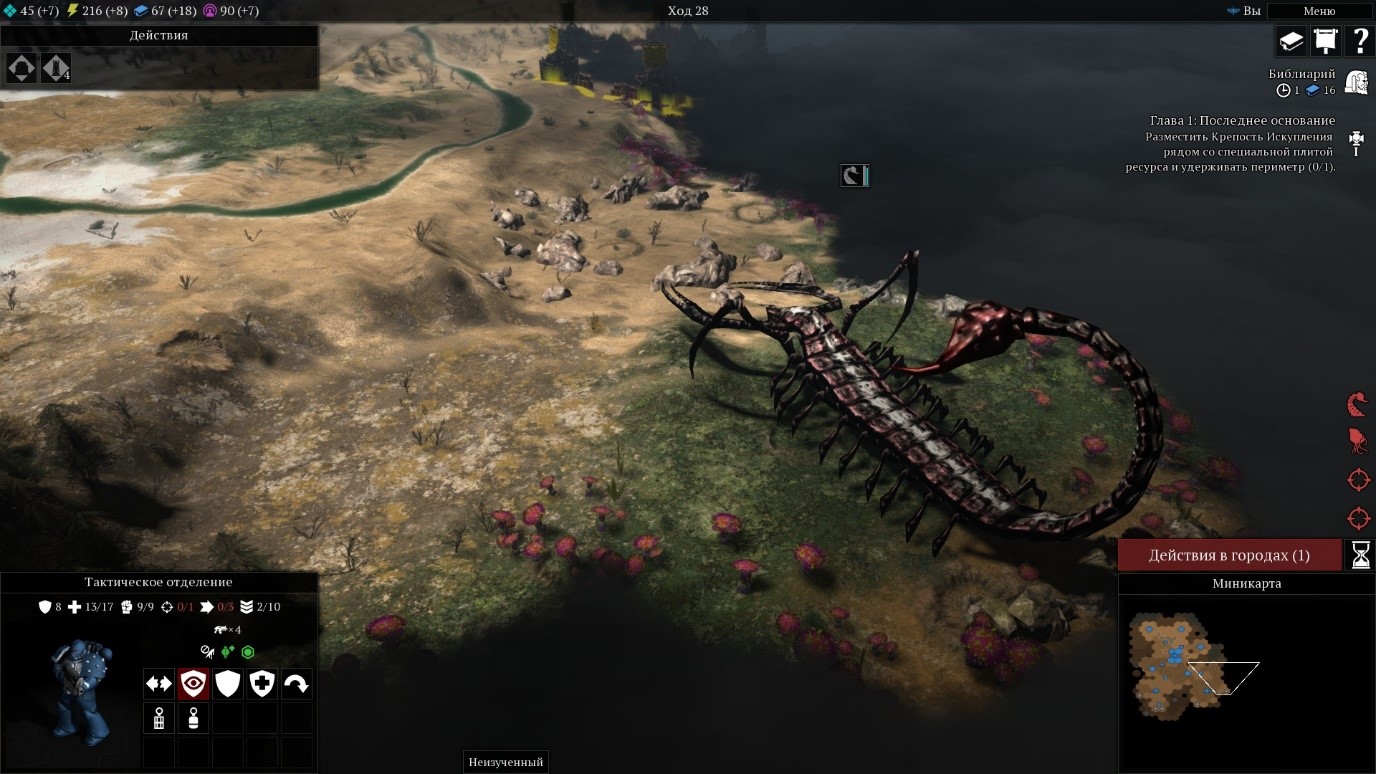Activate the eye-shield overwatch ability

193,684
